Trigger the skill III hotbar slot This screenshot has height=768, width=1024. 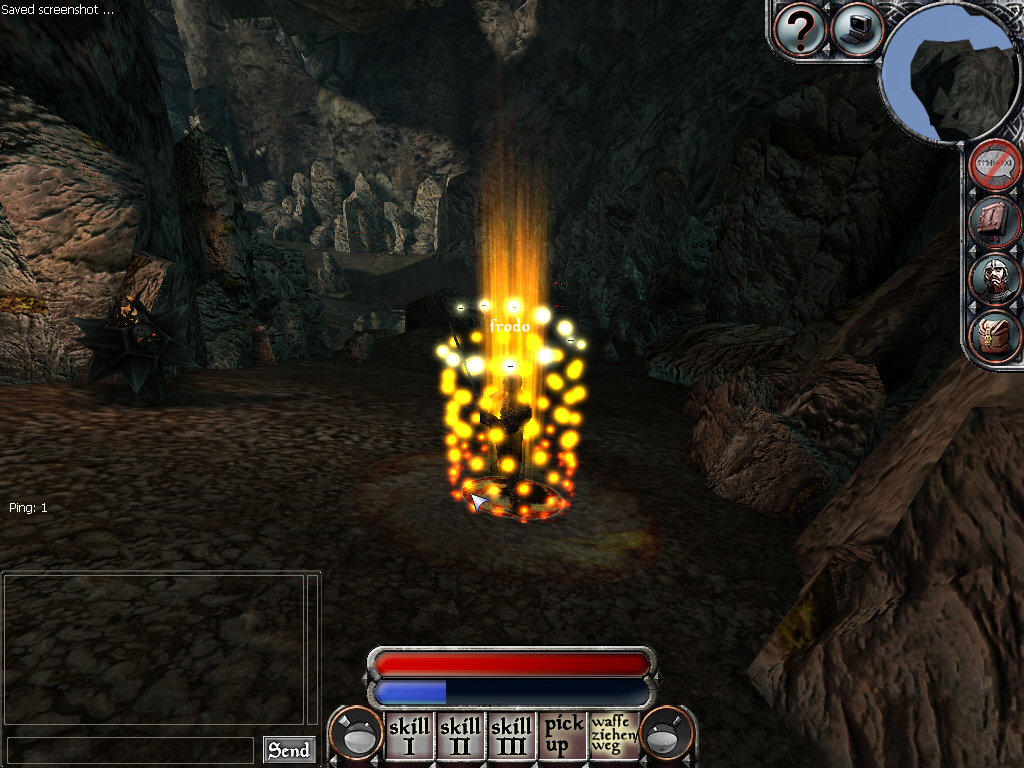(512, 735)
